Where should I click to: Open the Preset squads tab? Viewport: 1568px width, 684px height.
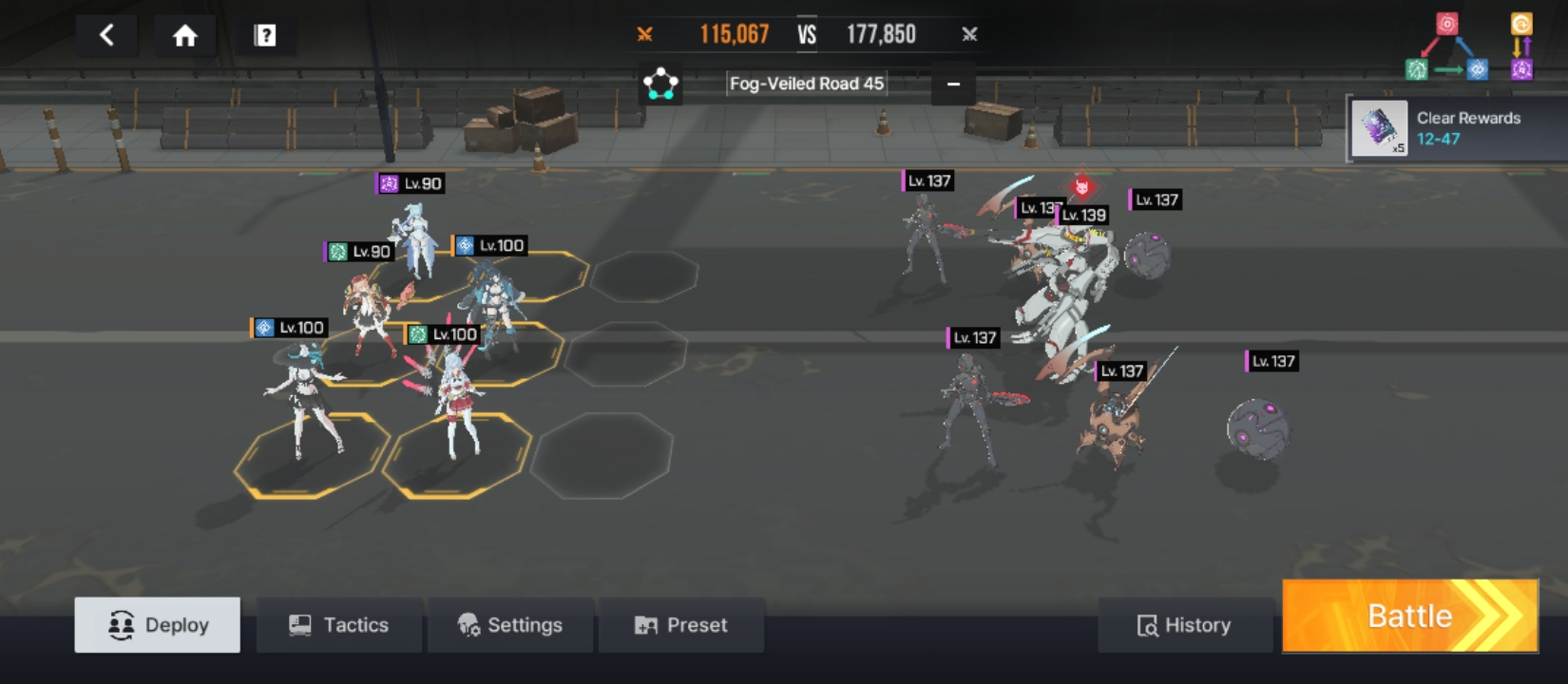pyautogui.click(x=681, y=625)
